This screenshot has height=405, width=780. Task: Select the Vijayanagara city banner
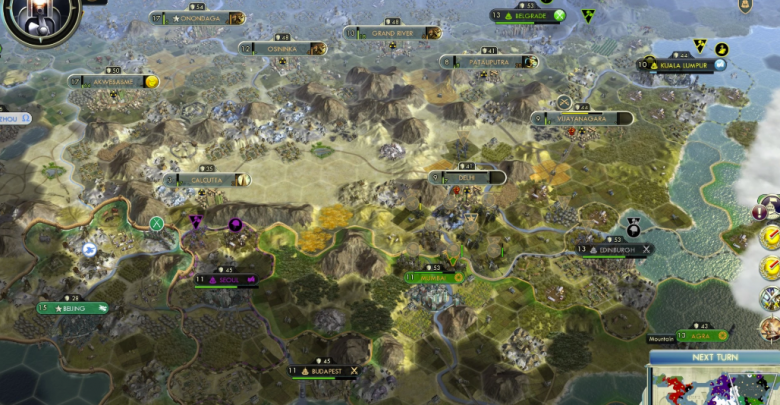coord(581,118)
